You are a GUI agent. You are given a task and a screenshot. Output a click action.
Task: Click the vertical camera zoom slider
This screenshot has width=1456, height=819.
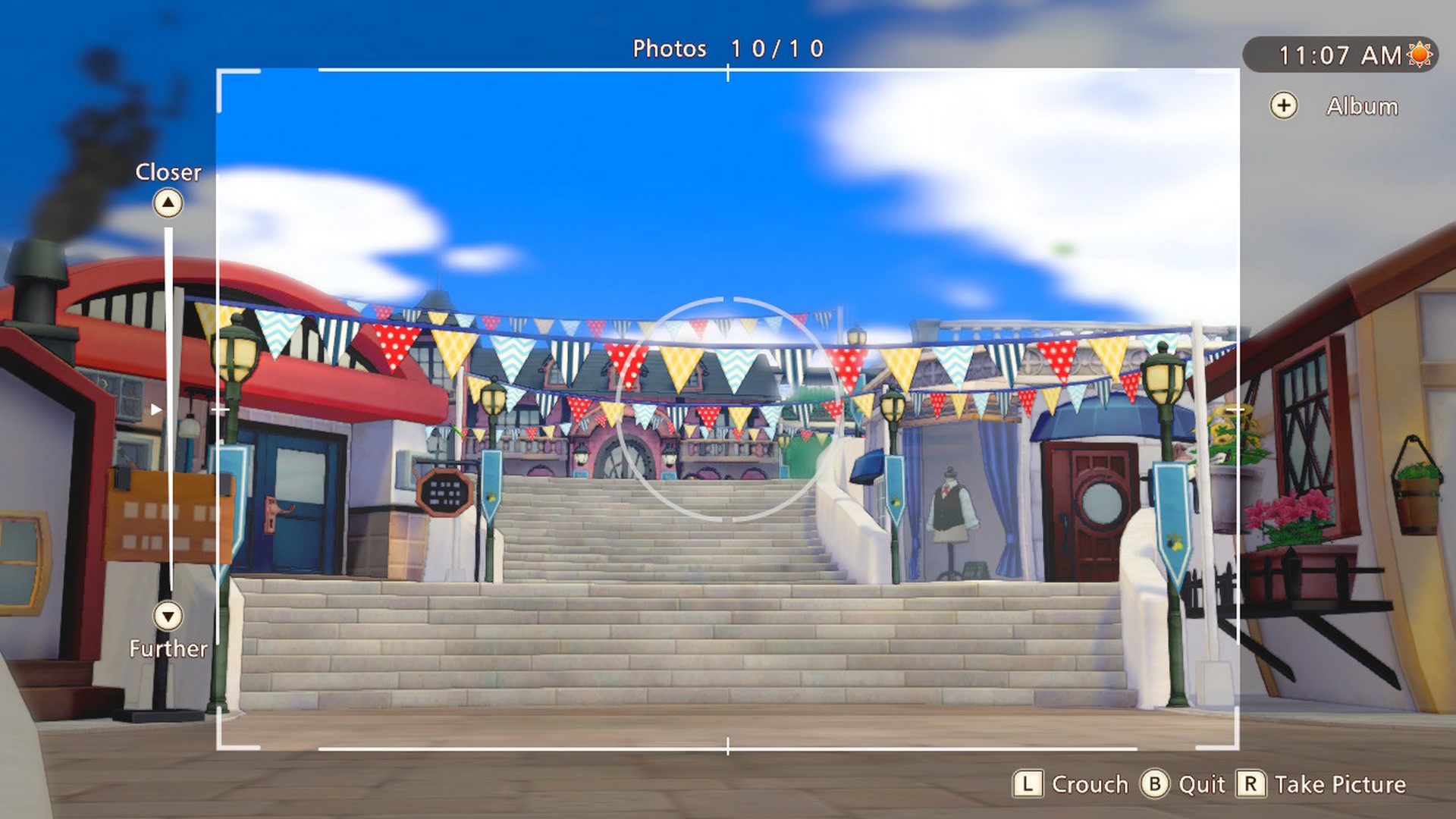click(x=168, y=409)
